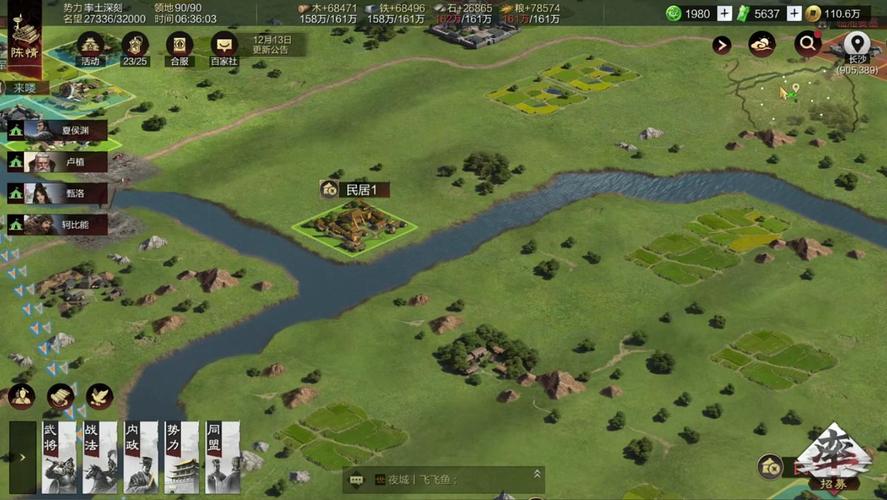
Task: Open the magnifier search icon
Action: 807,44
